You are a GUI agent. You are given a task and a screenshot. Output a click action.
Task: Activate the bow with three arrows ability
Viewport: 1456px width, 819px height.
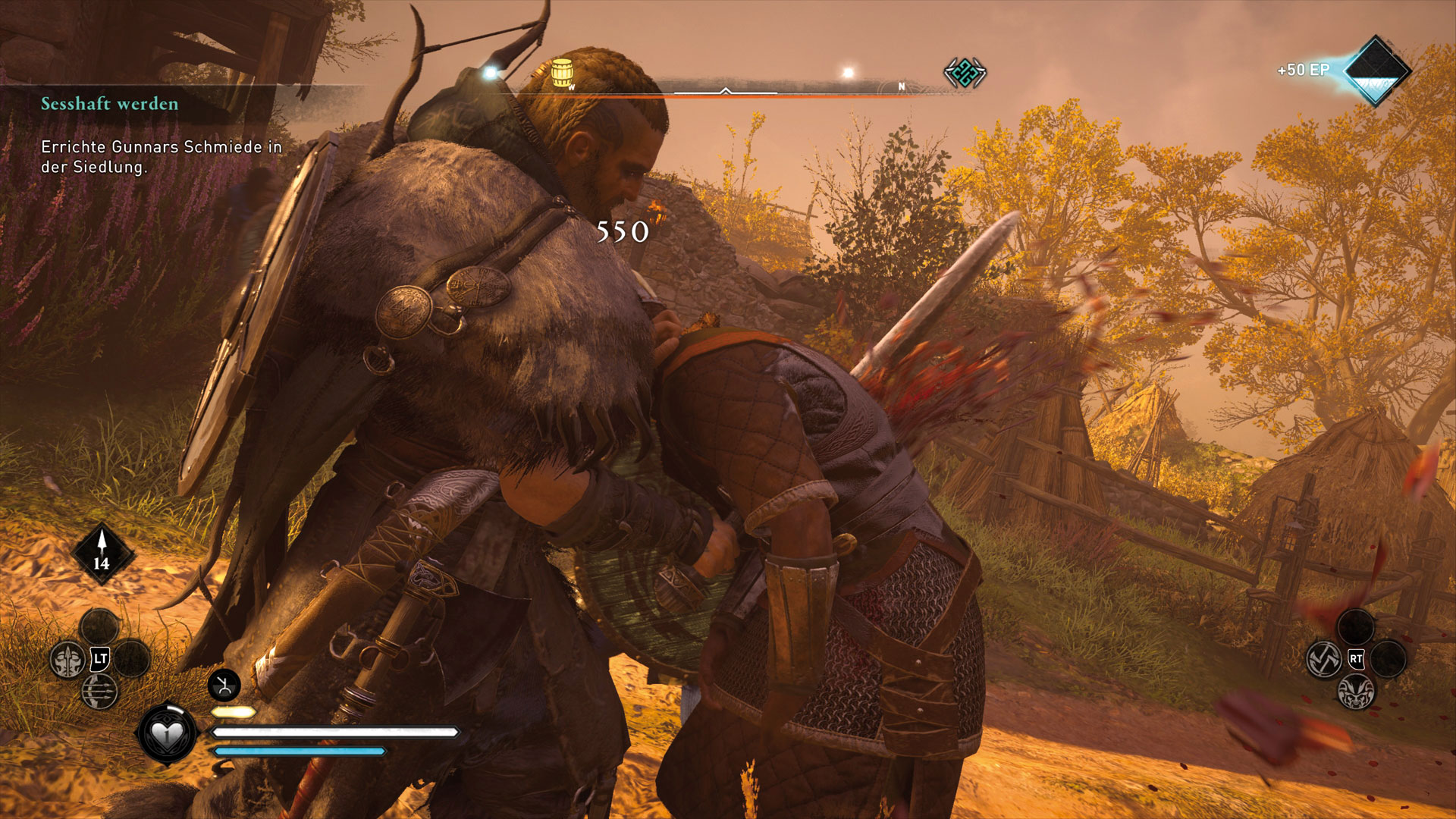pos(99,691)
